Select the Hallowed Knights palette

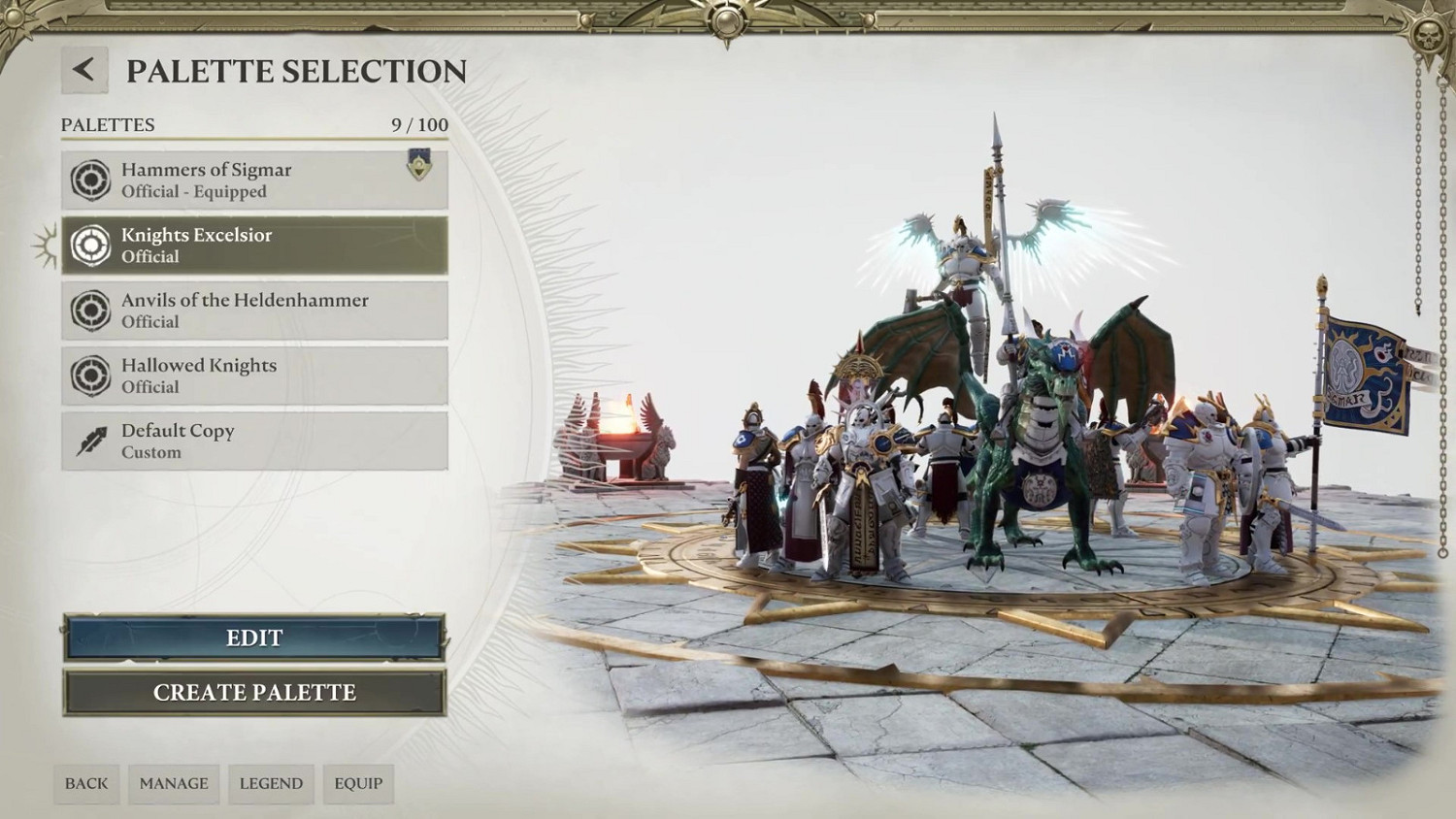254,376
